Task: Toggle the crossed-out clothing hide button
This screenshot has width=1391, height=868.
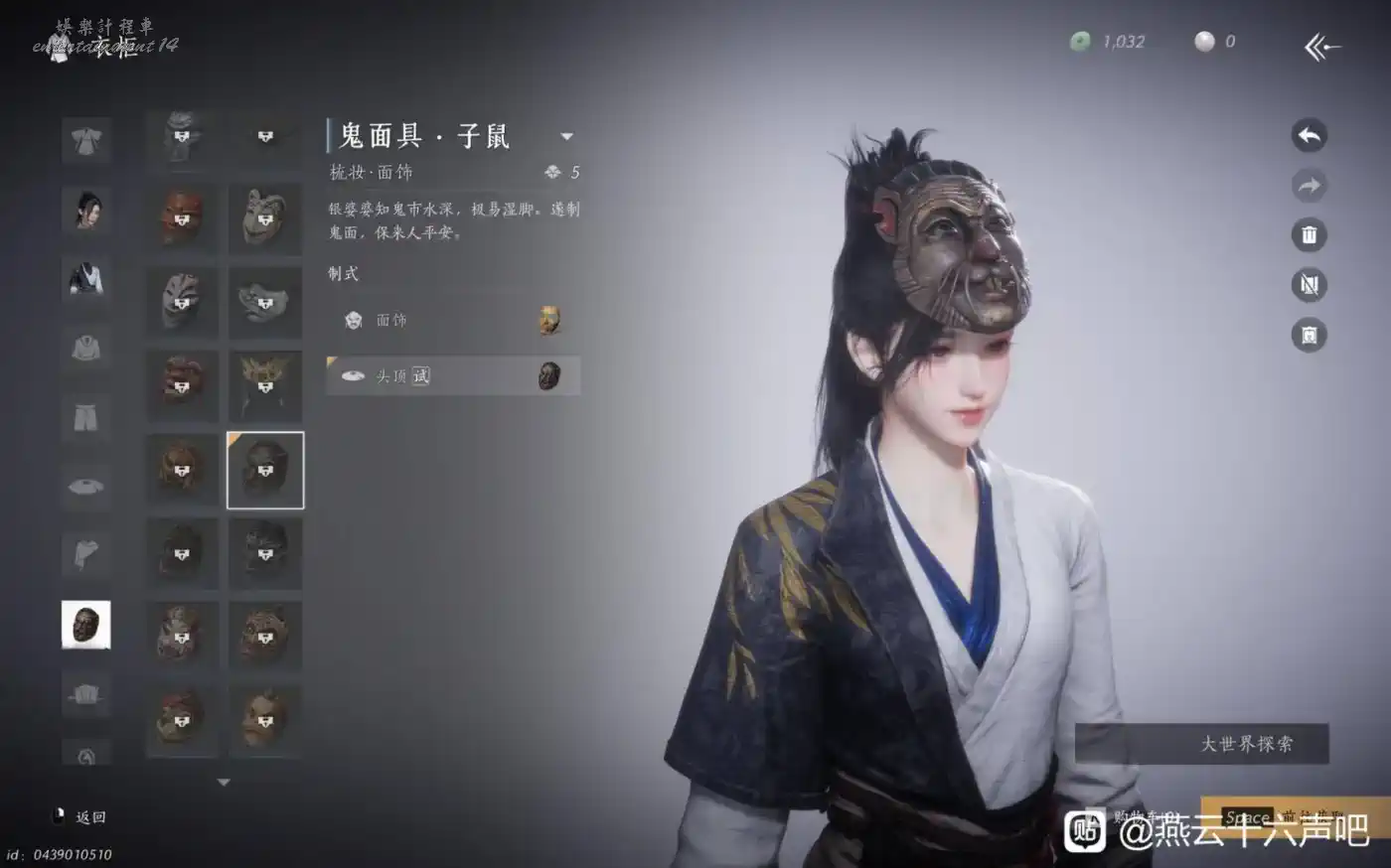Action: [1309, 285]
